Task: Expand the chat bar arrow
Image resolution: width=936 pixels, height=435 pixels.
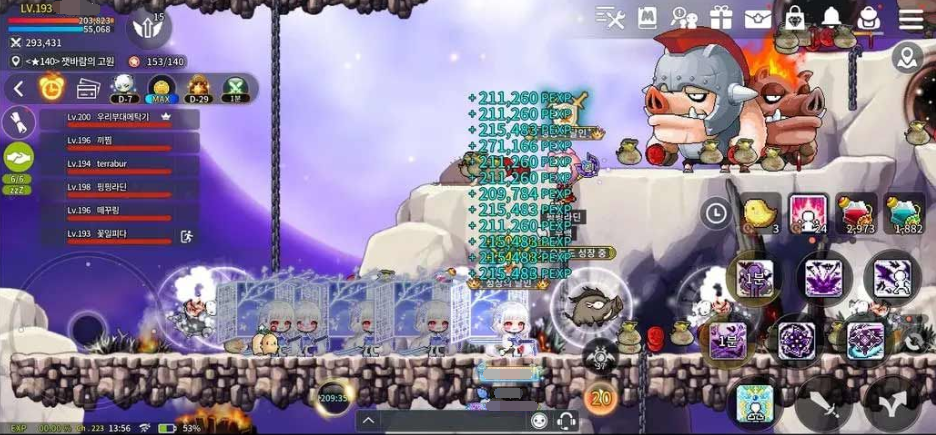Action: click(x=369, y=421)
